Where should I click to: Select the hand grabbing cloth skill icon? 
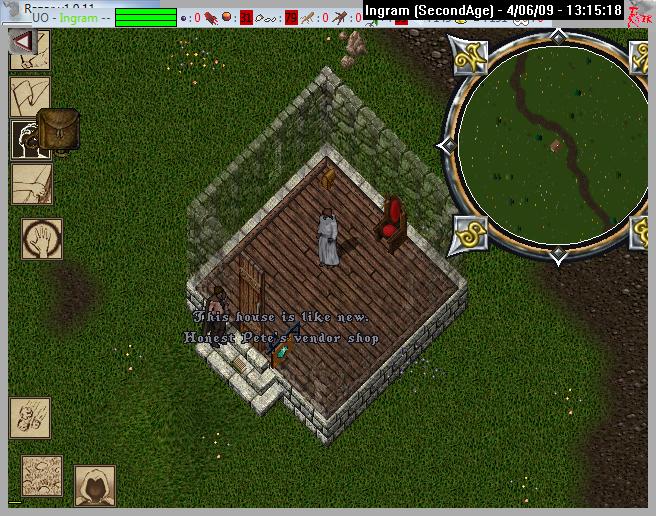(x=30, y=185)
